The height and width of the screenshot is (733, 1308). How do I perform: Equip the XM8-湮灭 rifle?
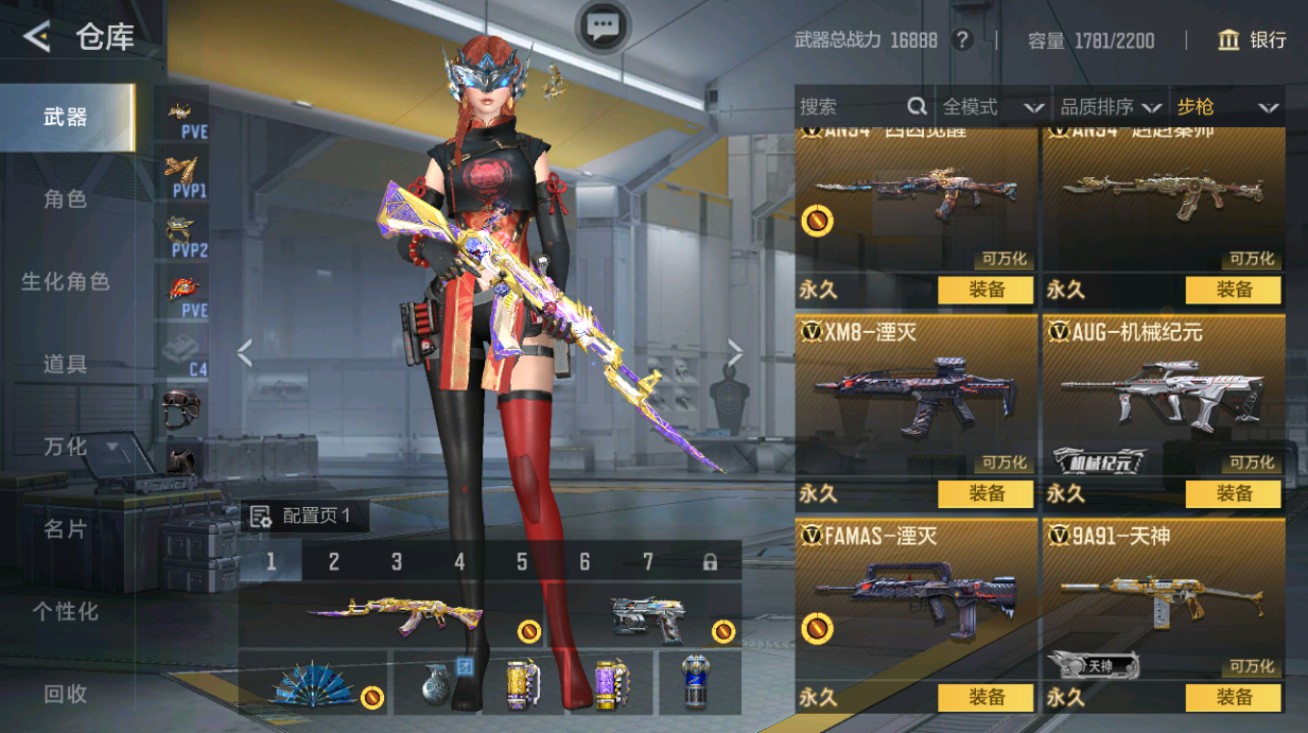(x=986, y=493)
